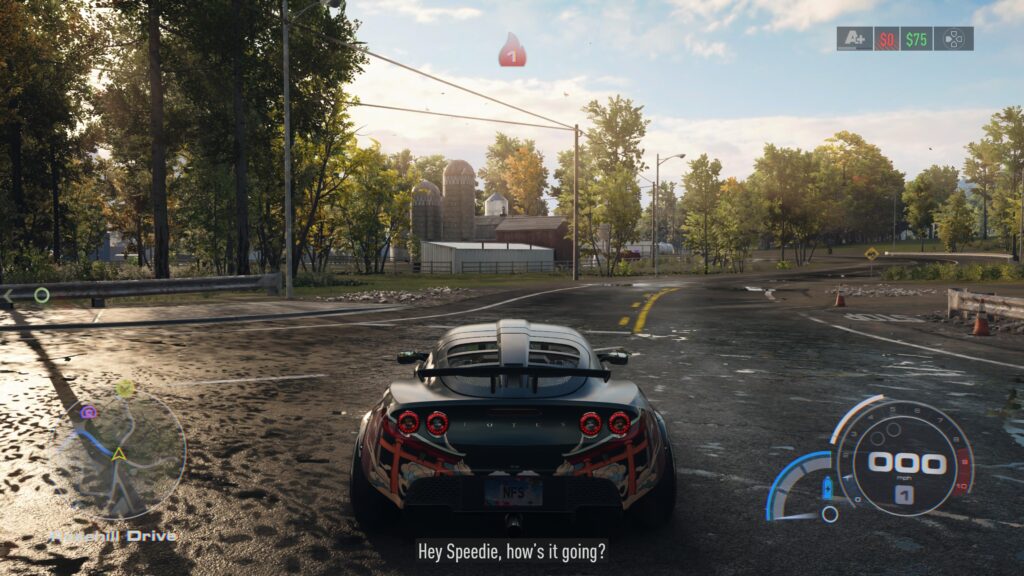Click the A+ car rating badge
This screenshot has height=576, width=1024.
[854, 39]
